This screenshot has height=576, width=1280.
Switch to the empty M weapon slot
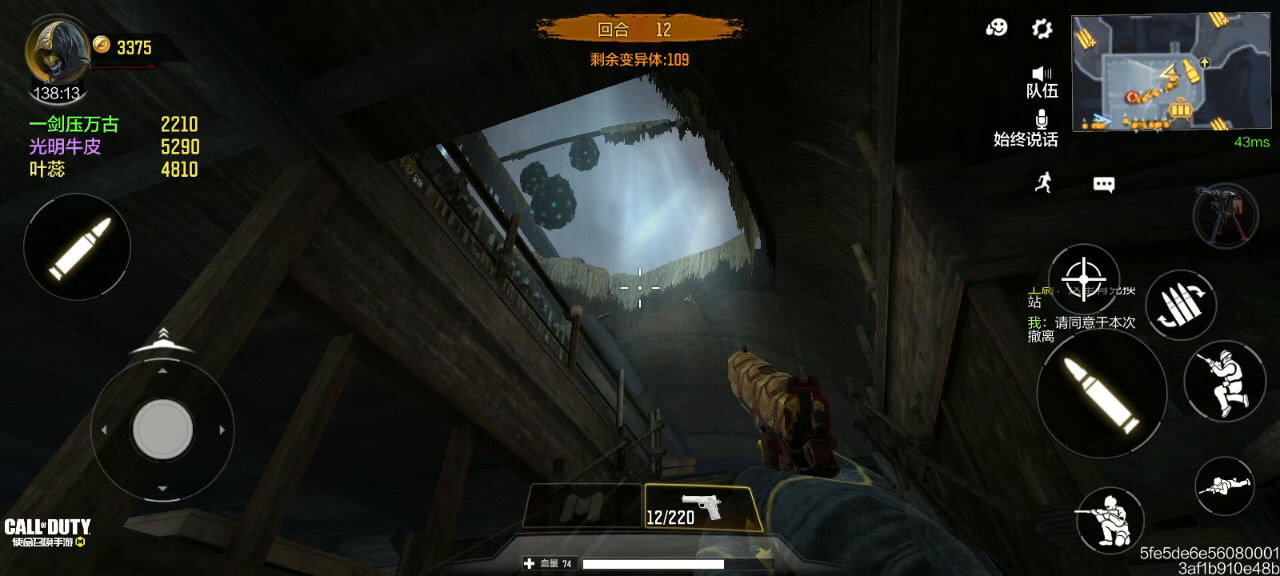point(582,507)
